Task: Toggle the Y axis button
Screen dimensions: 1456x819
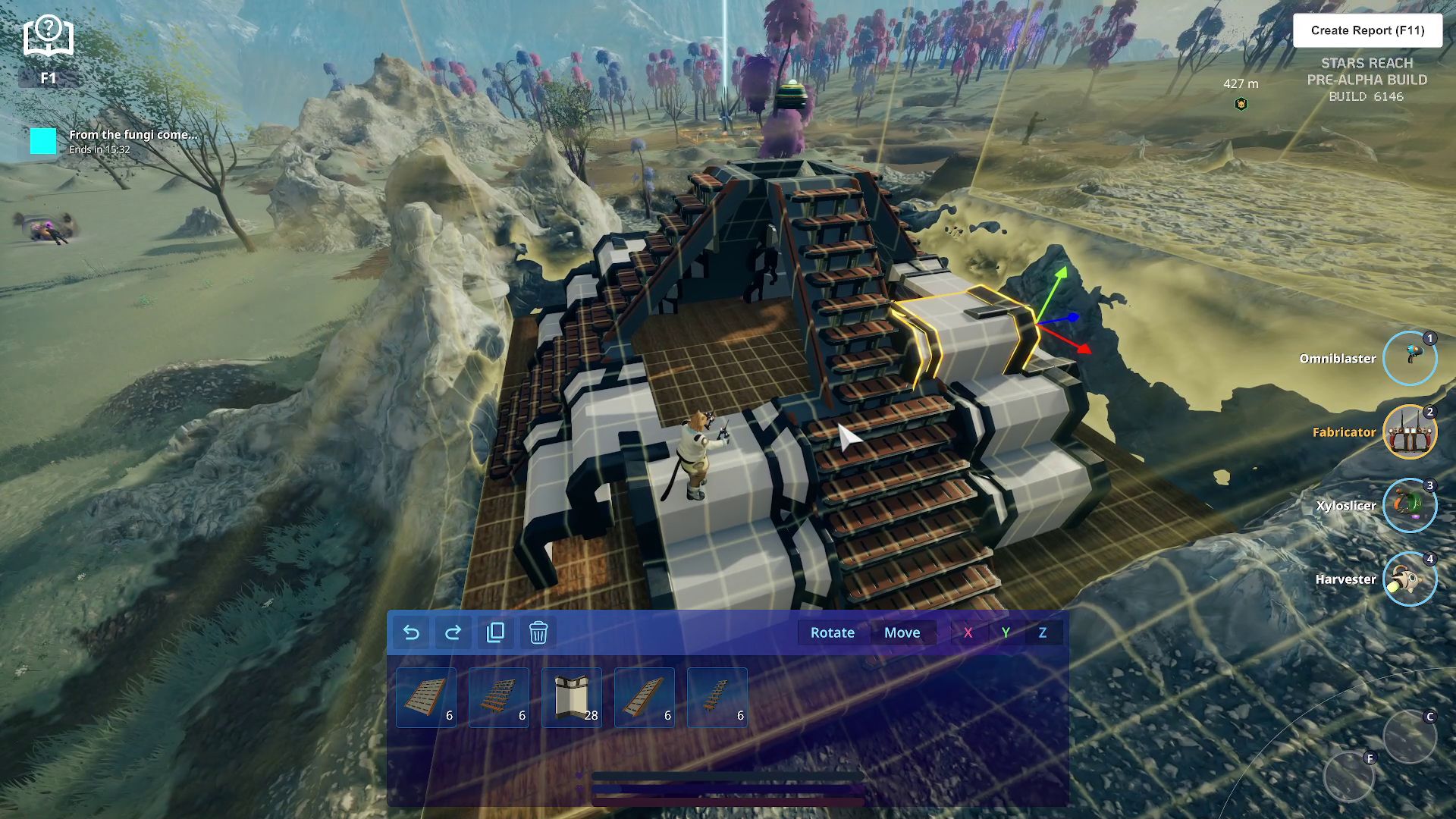Action: 1006,632
